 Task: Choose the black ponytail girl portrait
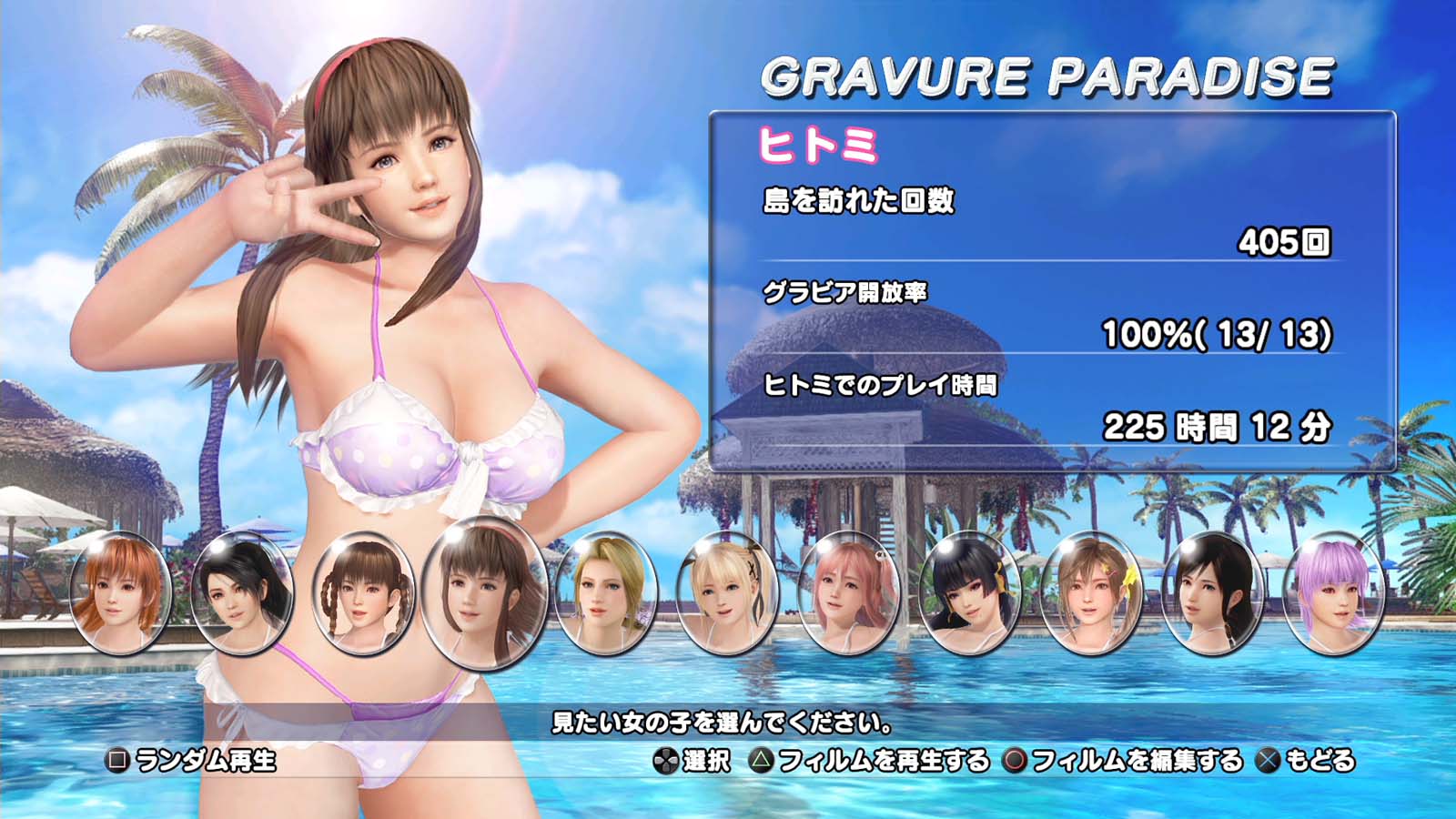241,591
